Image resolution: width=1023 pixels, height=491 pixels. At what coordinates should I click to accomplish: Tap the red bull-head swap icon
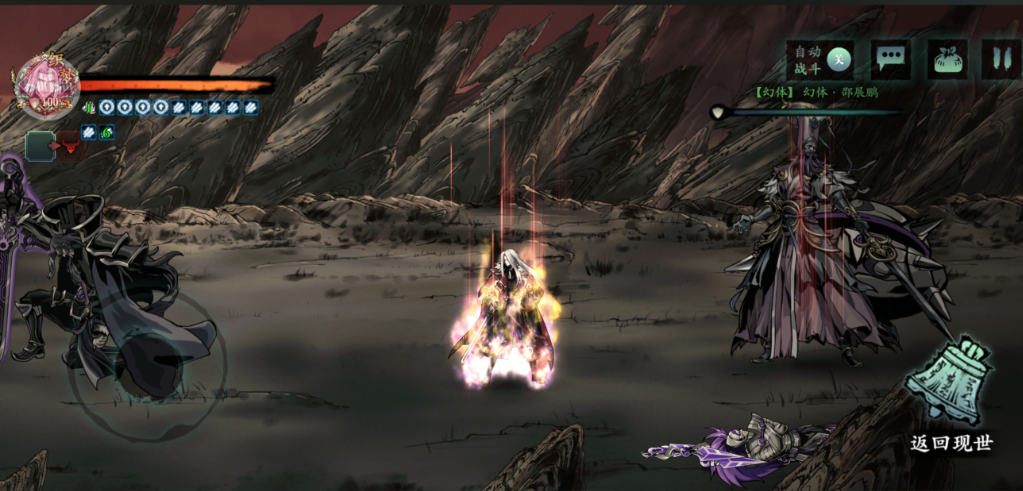(x=70, y=147)
